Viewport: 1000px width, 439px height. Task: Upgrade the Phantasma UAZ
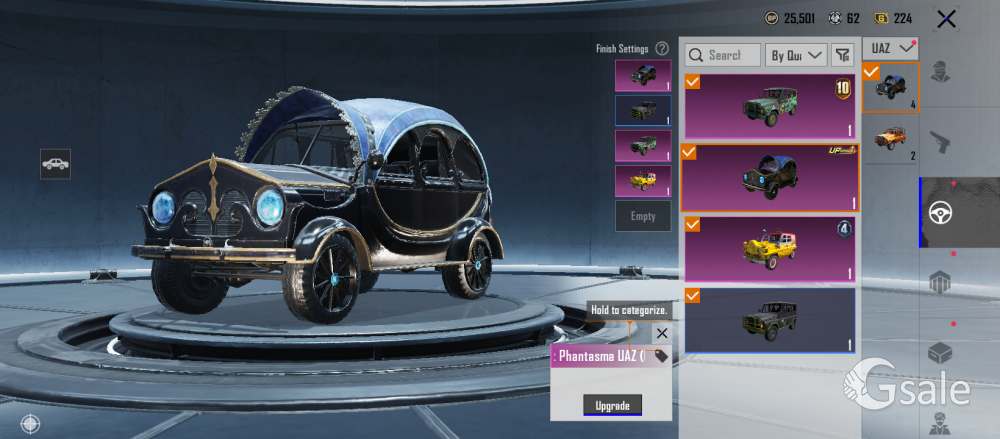pyautogui.click(x=612, y=405)
